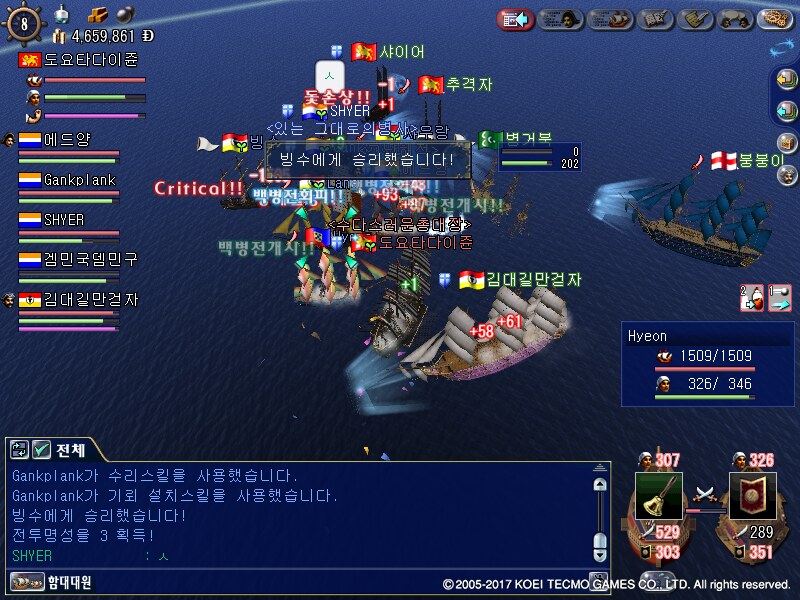800x600 pixels.
Task: Open the scroll and quill menu
Action: [x=694, y=18]
